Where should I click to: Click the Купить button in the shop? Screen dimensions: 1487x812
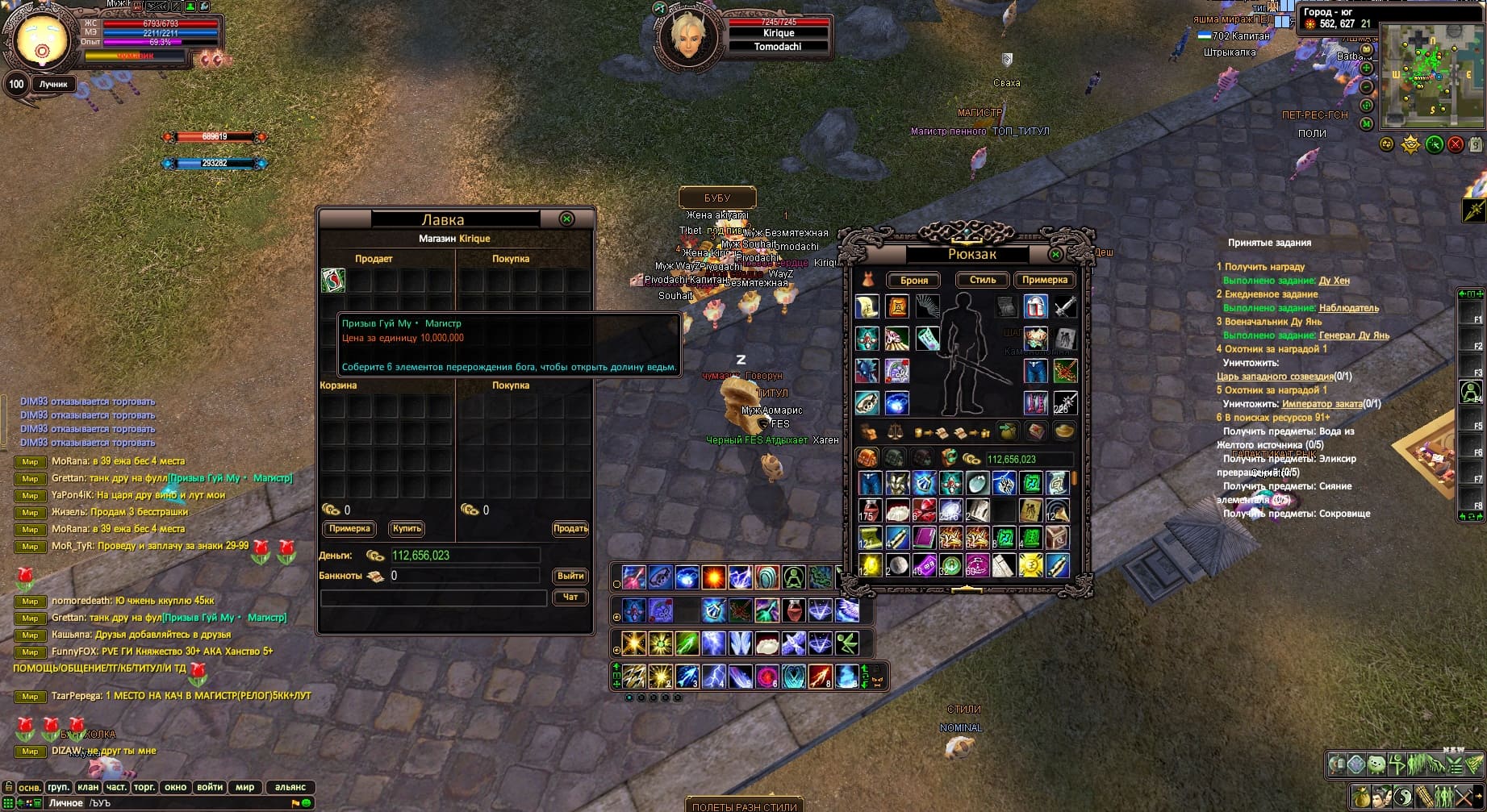tap(407, 529)
